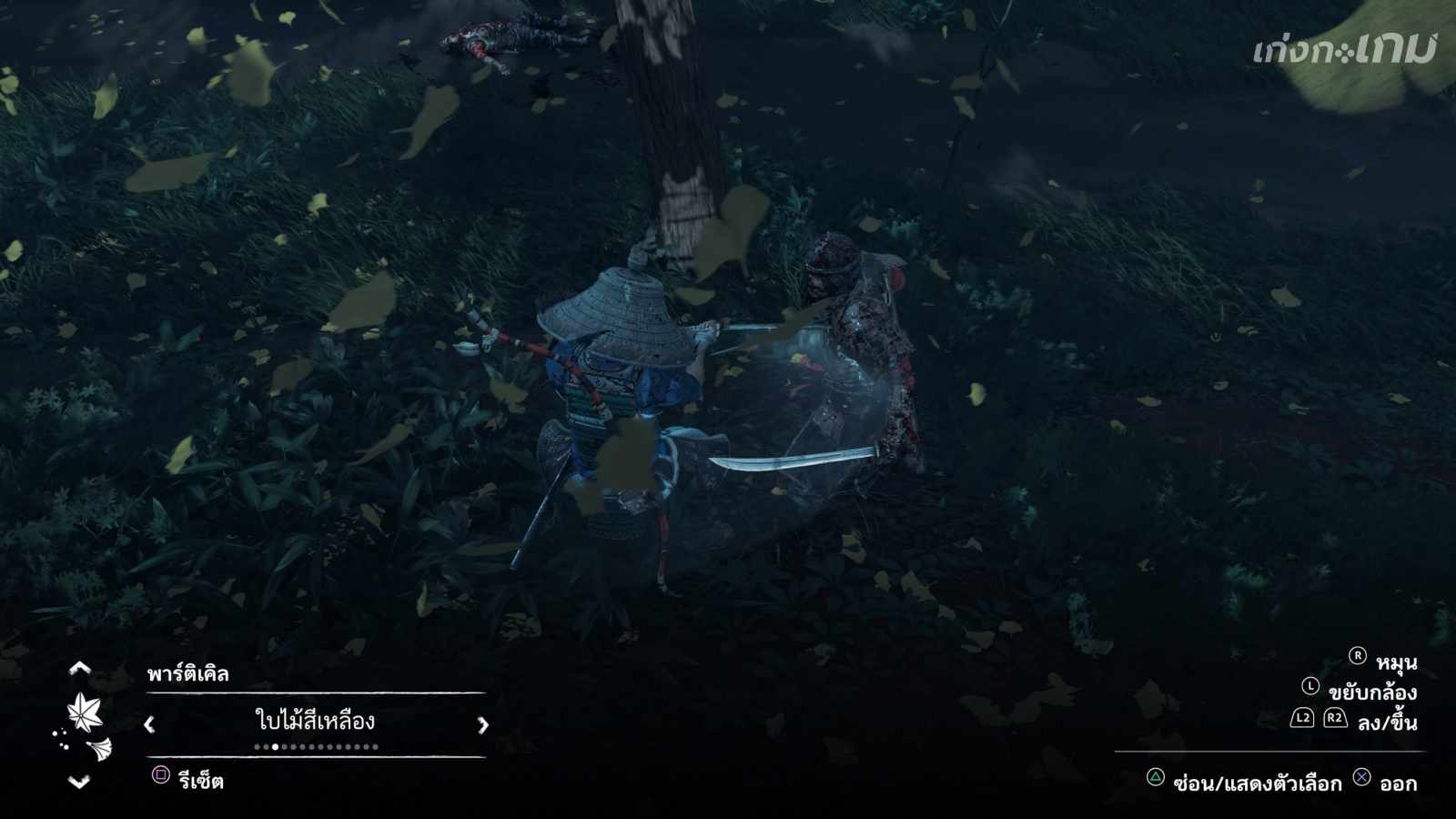Click the leaf particles category icon
The height and width of the screenshot is (819, 1456).
pyautogui.click(x=85, y=711)
